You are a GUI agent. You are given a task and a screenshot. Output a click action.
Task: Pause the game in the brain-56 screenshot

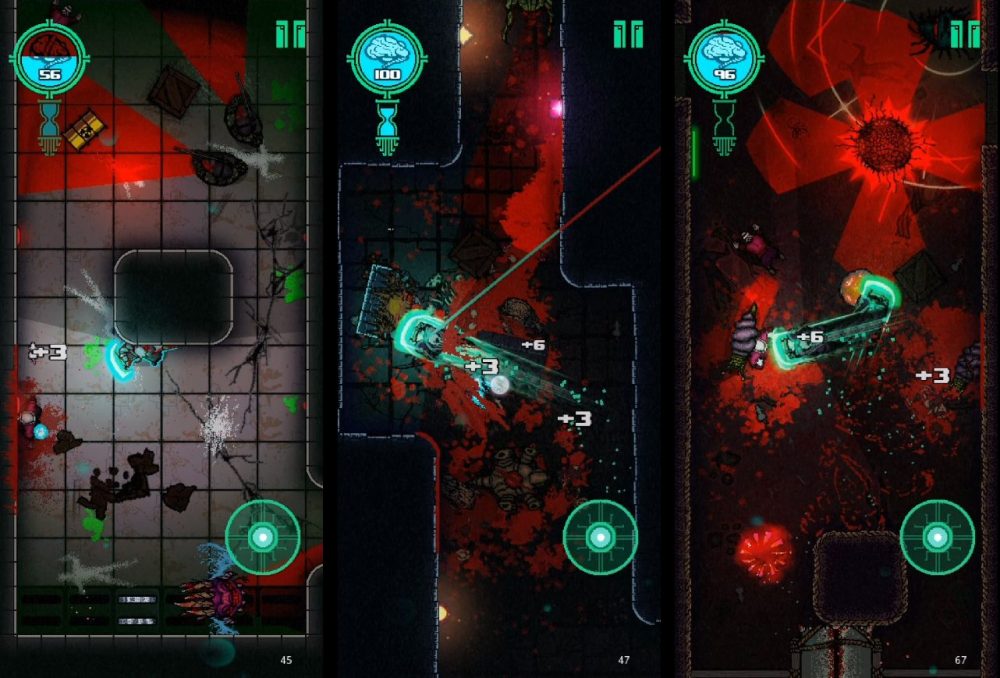coord(290,35)
